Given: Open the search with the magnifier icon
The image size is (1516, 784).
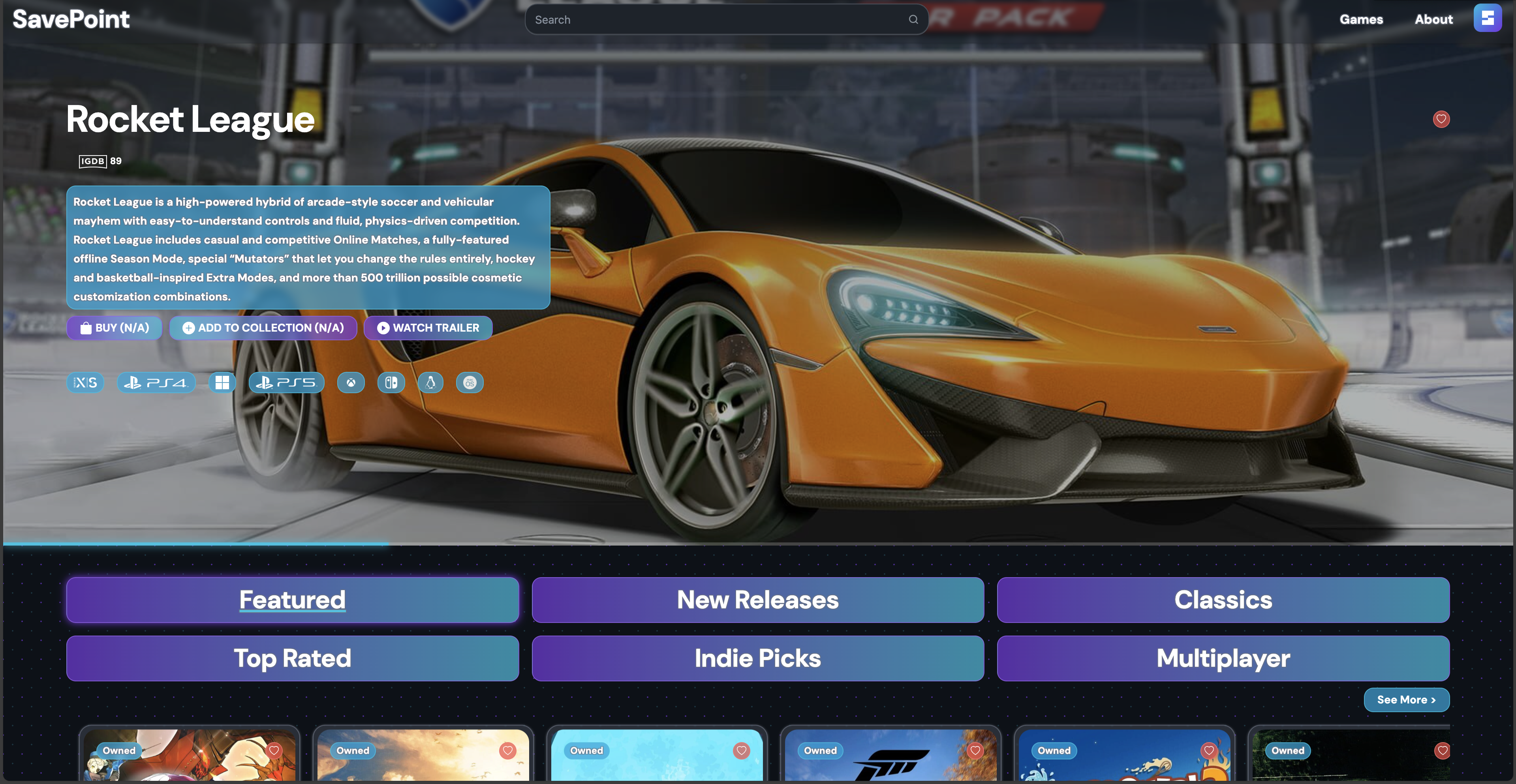Looking at the screenshot, I should click(913, 19).
